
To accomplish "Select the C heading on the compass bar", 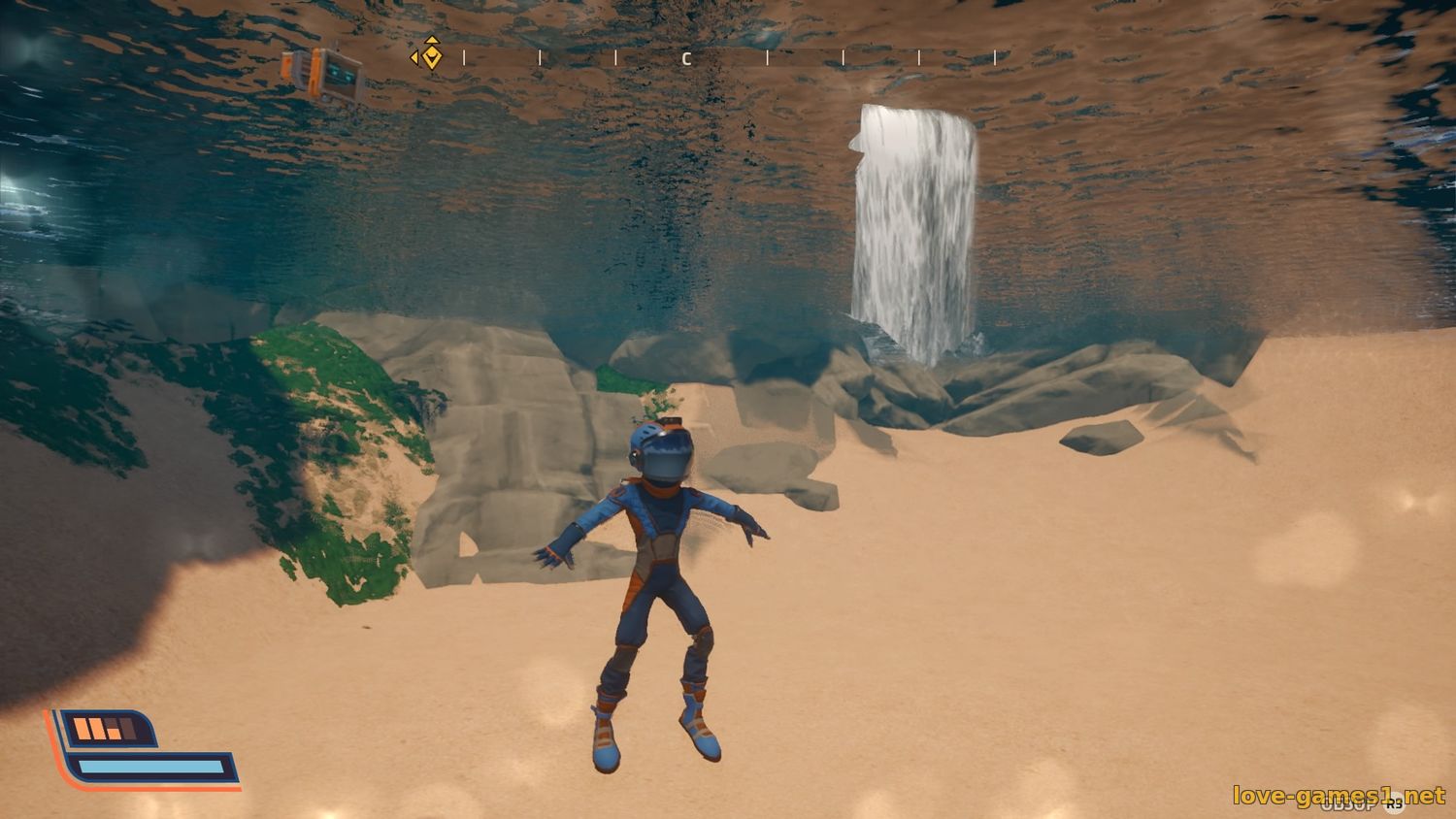I will click(x=686, y=59).
